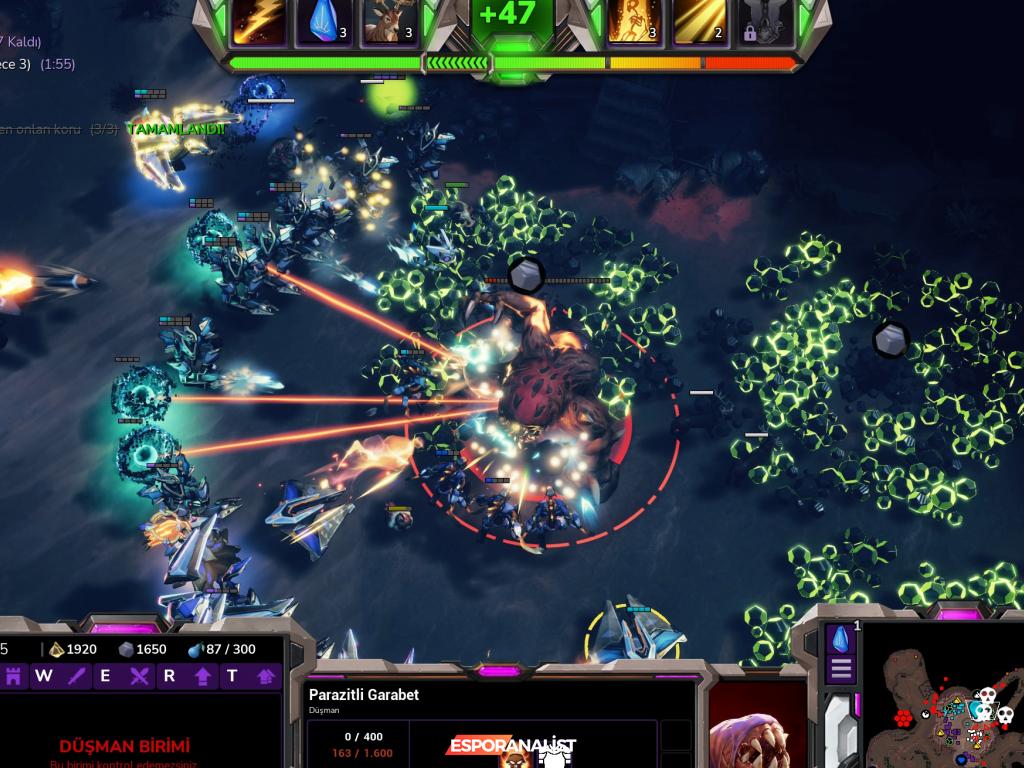Click the locked ability slot
Image resolution: width=1024 pixels, height=768 pixels.
tap(765, 22)
